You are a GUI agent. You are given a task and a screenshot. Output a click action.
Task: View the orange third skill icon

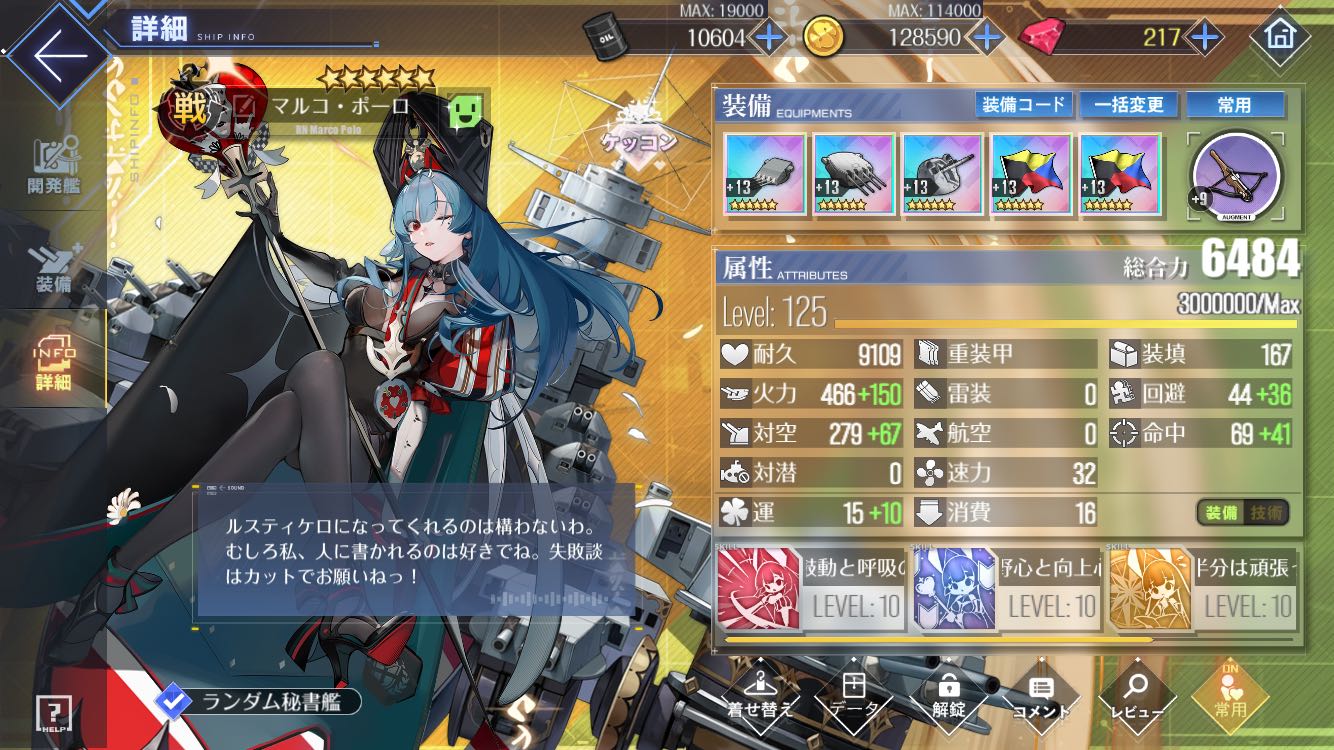(x=1150, y=588)
